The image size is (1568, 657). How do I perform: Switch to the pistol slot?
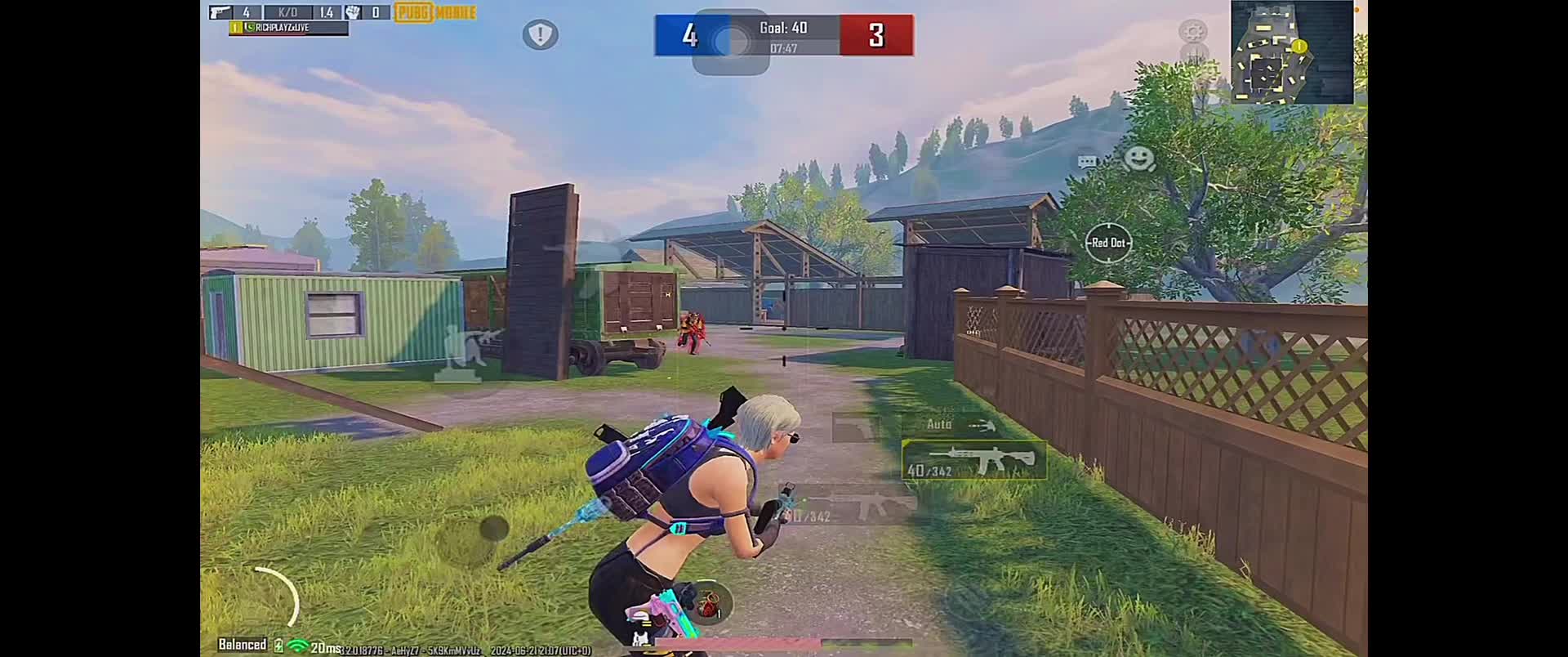coord(857,427)
